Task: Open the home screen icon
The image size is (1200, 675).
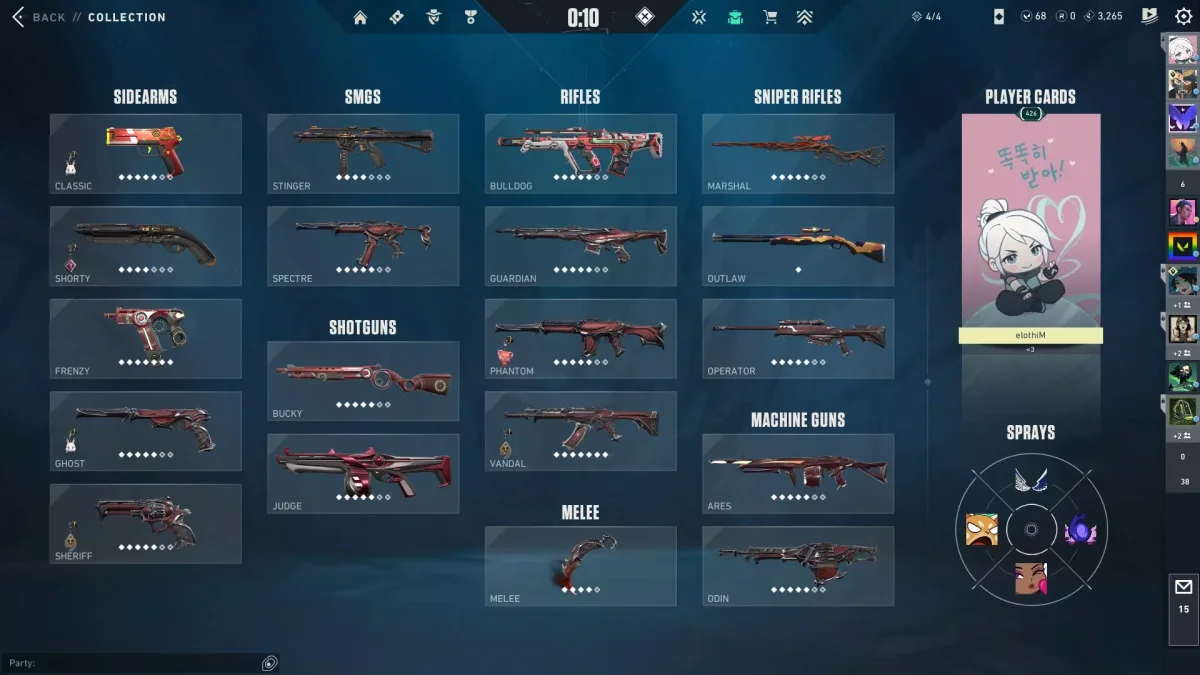Action: coord(360,17)
